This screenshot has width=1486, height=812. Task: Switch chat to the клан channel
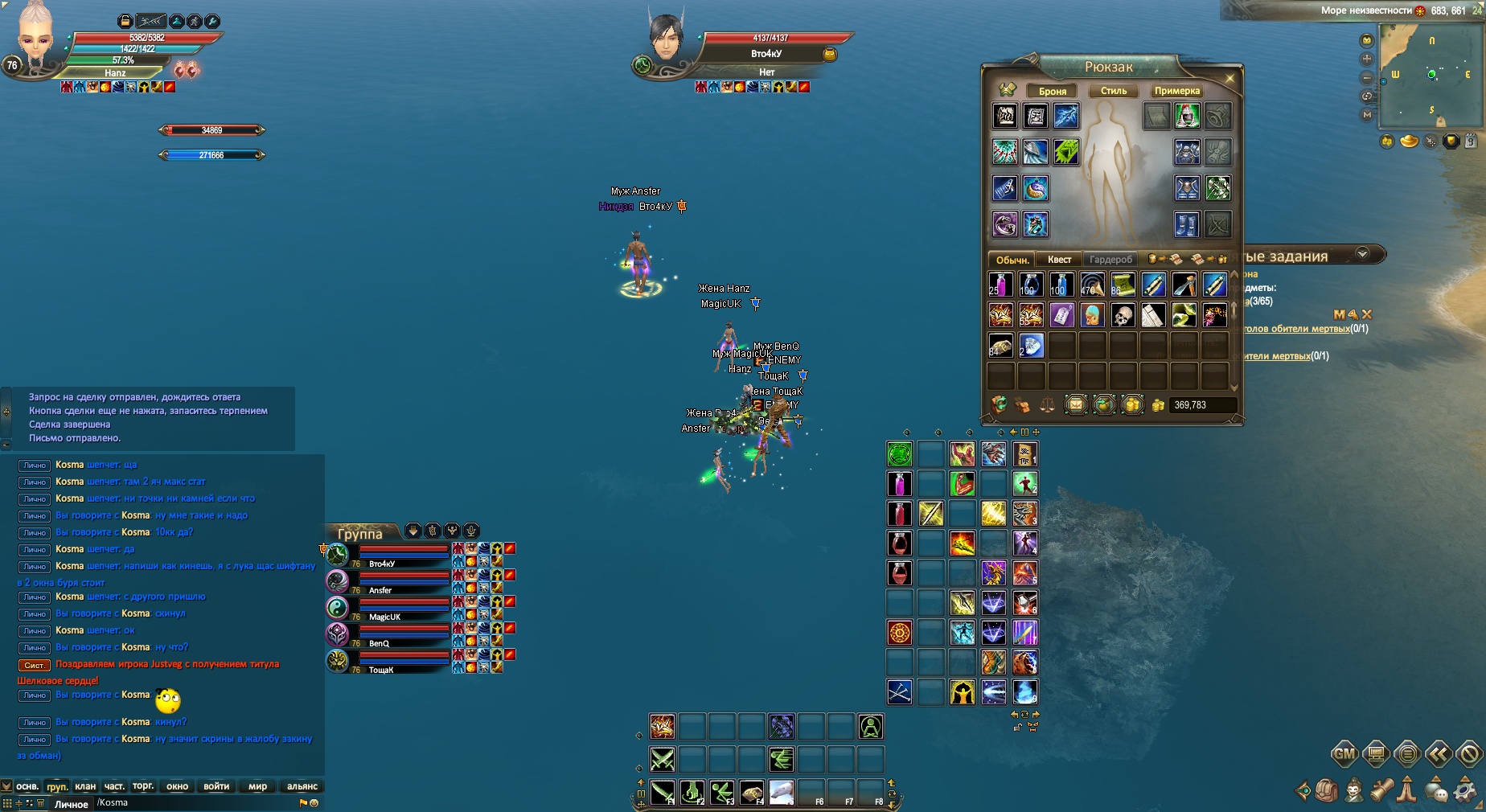pos(85,786)
